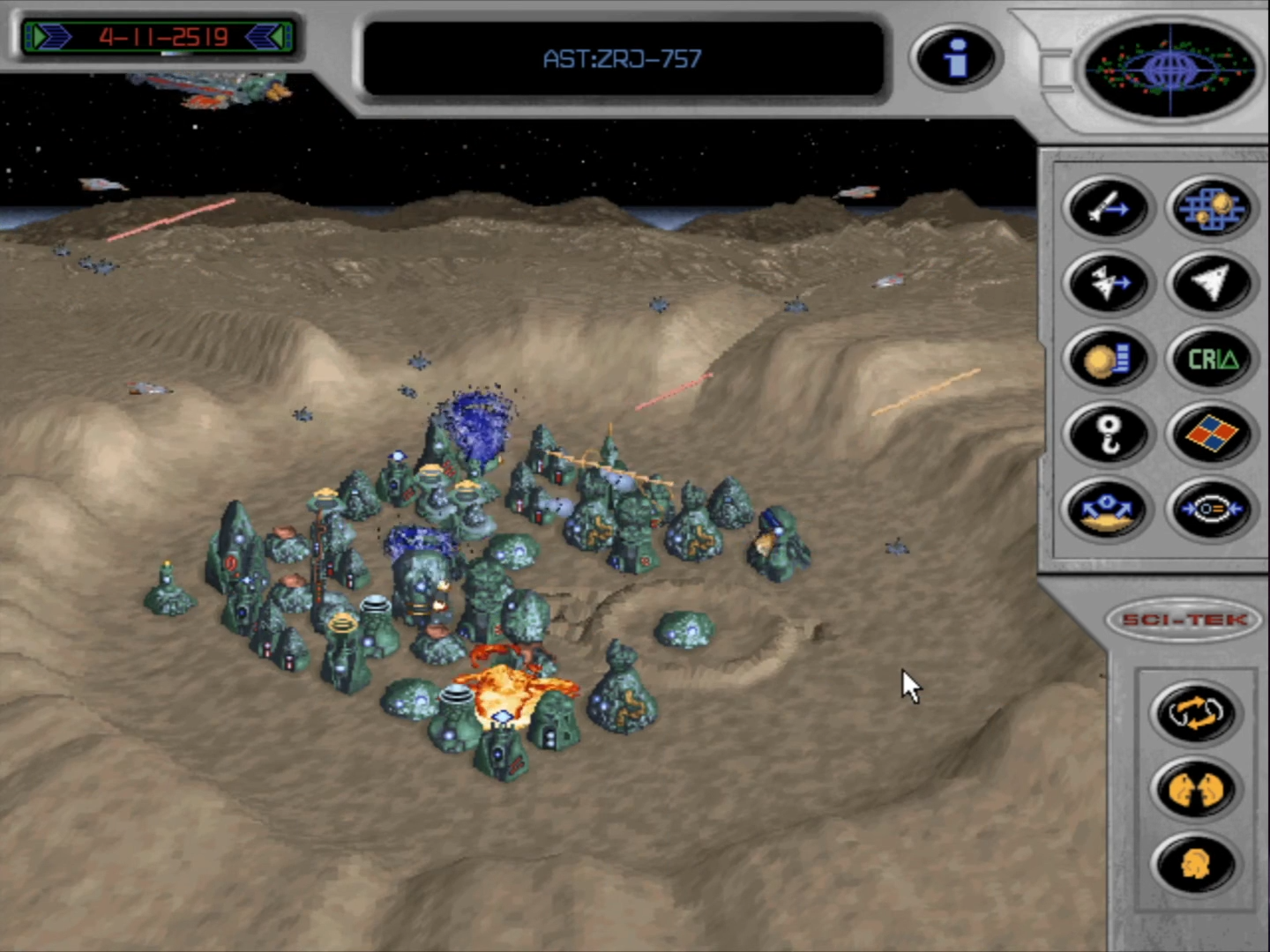The height and width of the screenshot is (952, 1270).
Task: Select the missile with arrow icon
Action: pyautogui.click(x=1108, y=208)
